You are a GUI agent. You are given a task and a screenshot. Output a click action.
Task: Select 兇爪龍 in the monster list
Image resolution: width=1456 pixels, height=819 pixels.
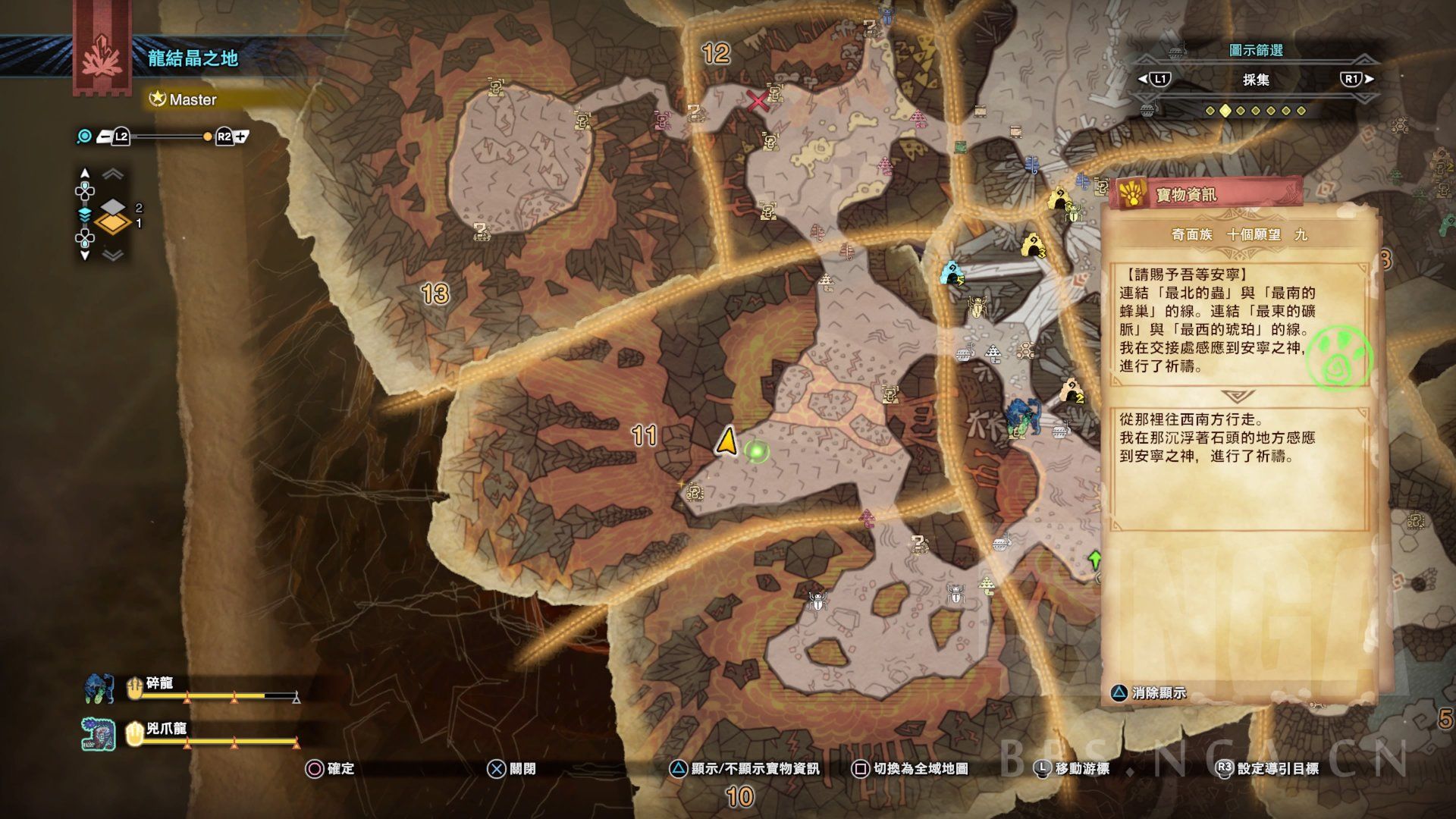pyautogui.click(x=166, y=730)
